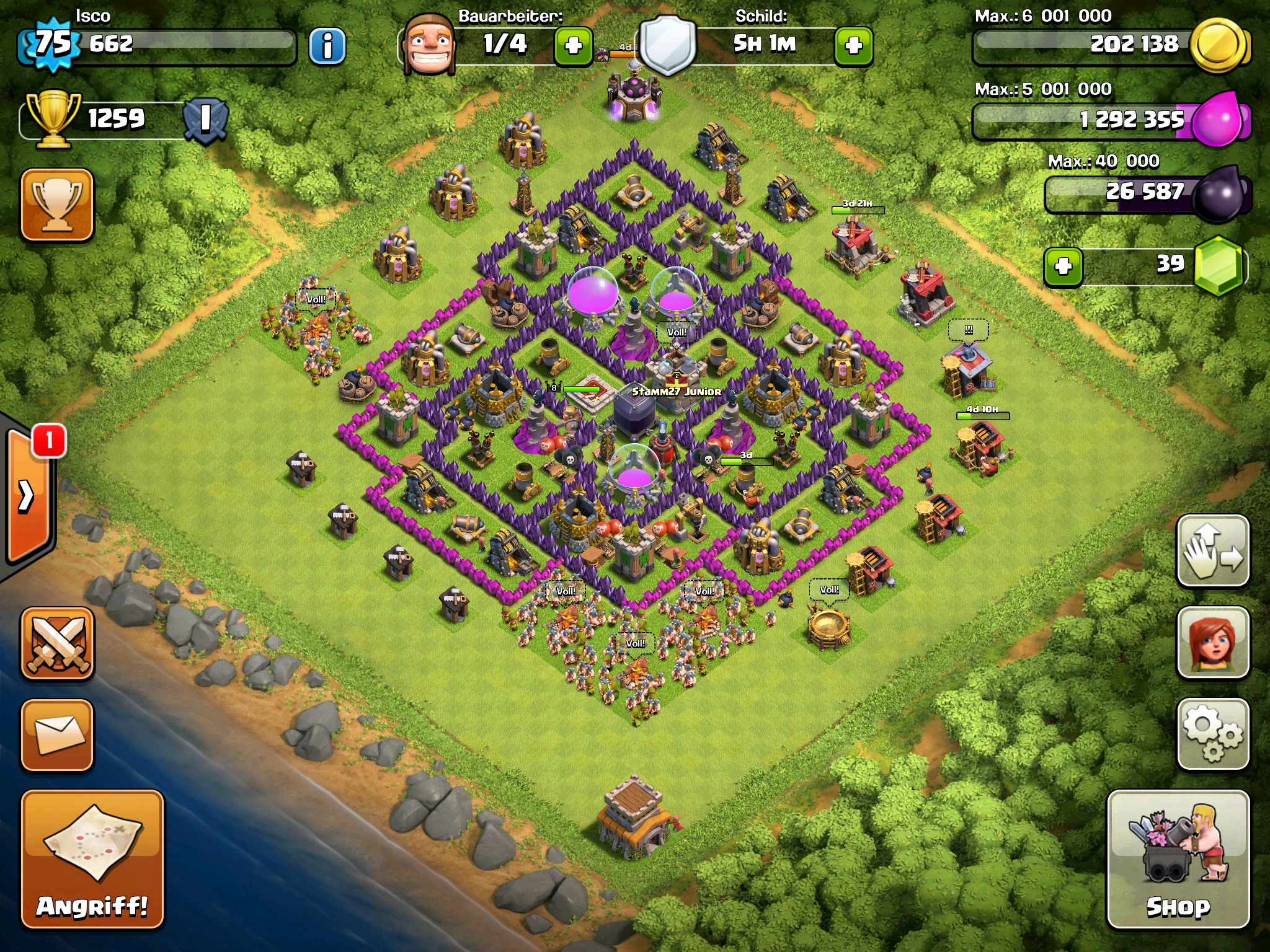Tap the Angriff! attack button

click(92, 858)
